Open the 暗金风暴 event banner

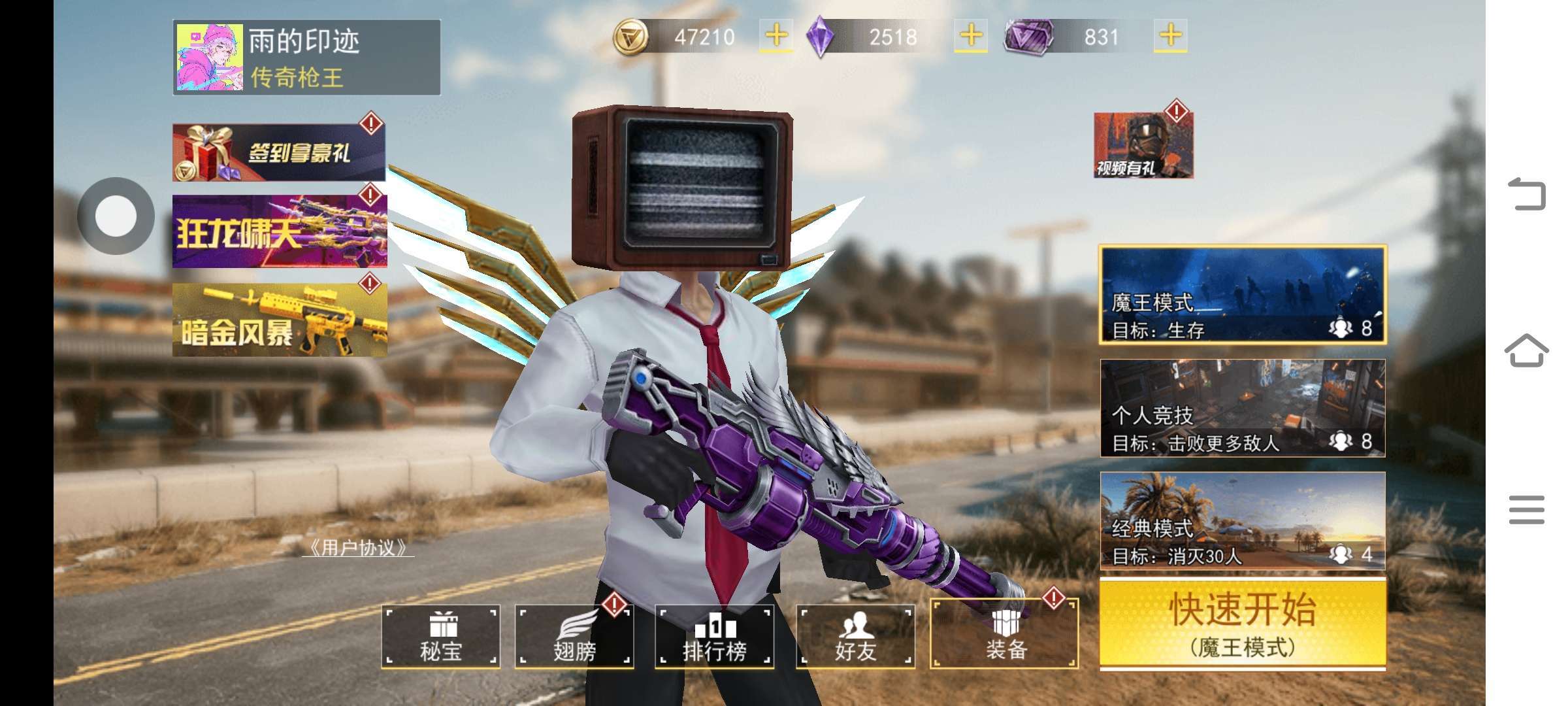coord(280,320)
